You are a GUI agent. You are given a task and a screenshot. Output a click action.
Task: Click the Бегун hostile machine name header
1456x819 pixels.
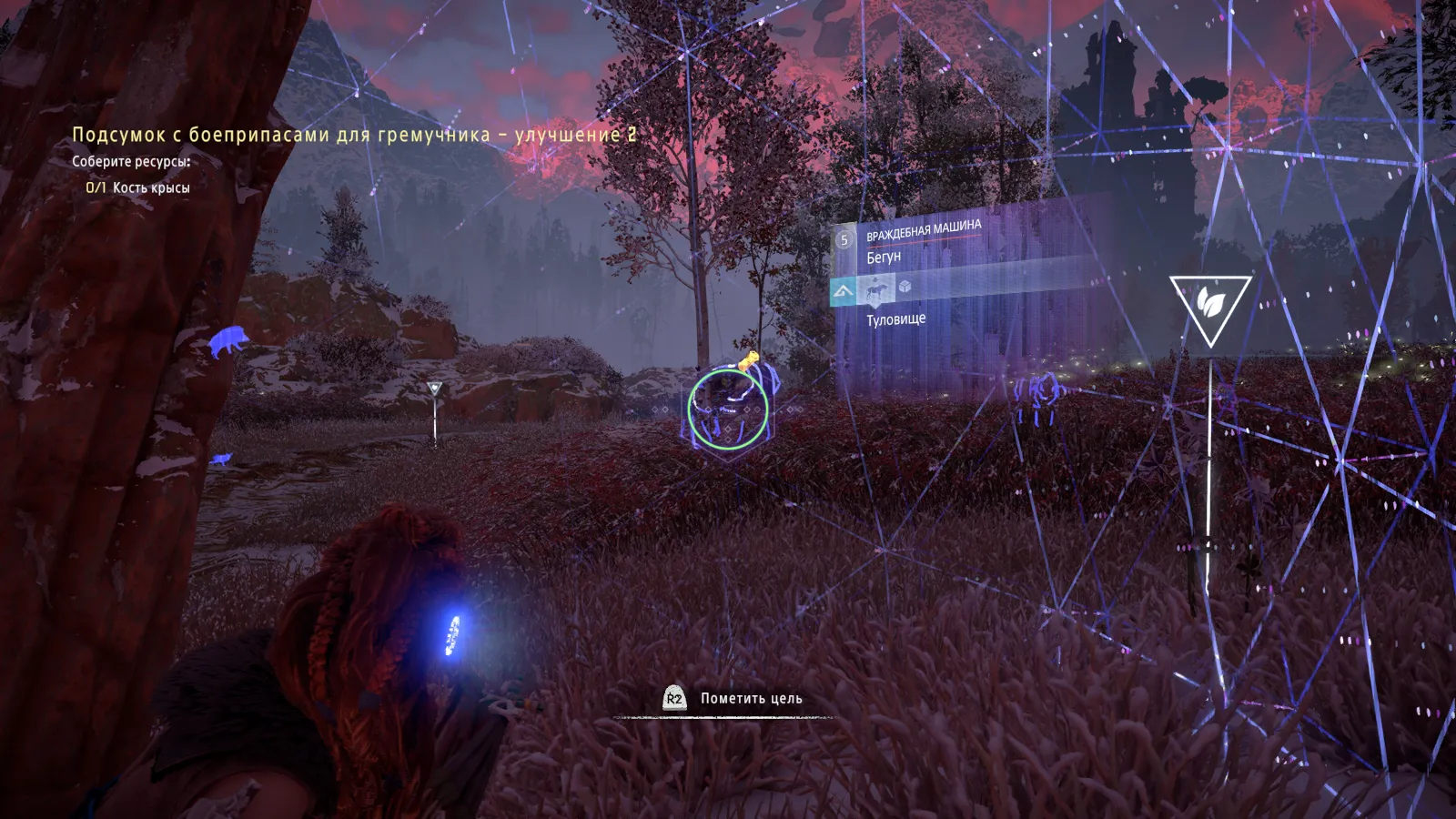click(884, 258)
